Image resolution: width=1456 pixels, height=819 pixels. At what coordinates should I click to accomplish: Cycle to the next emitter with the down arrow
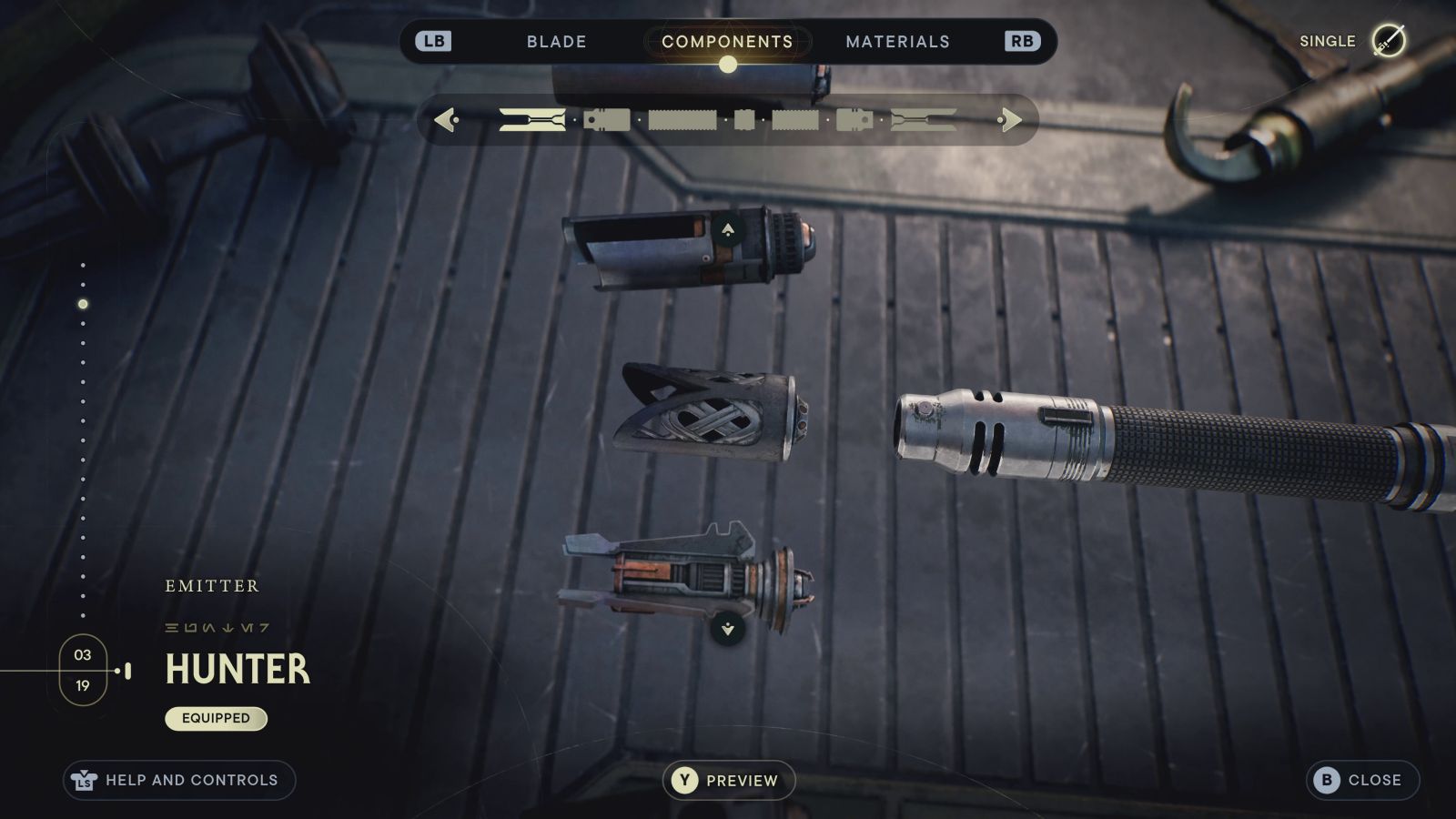728,629
